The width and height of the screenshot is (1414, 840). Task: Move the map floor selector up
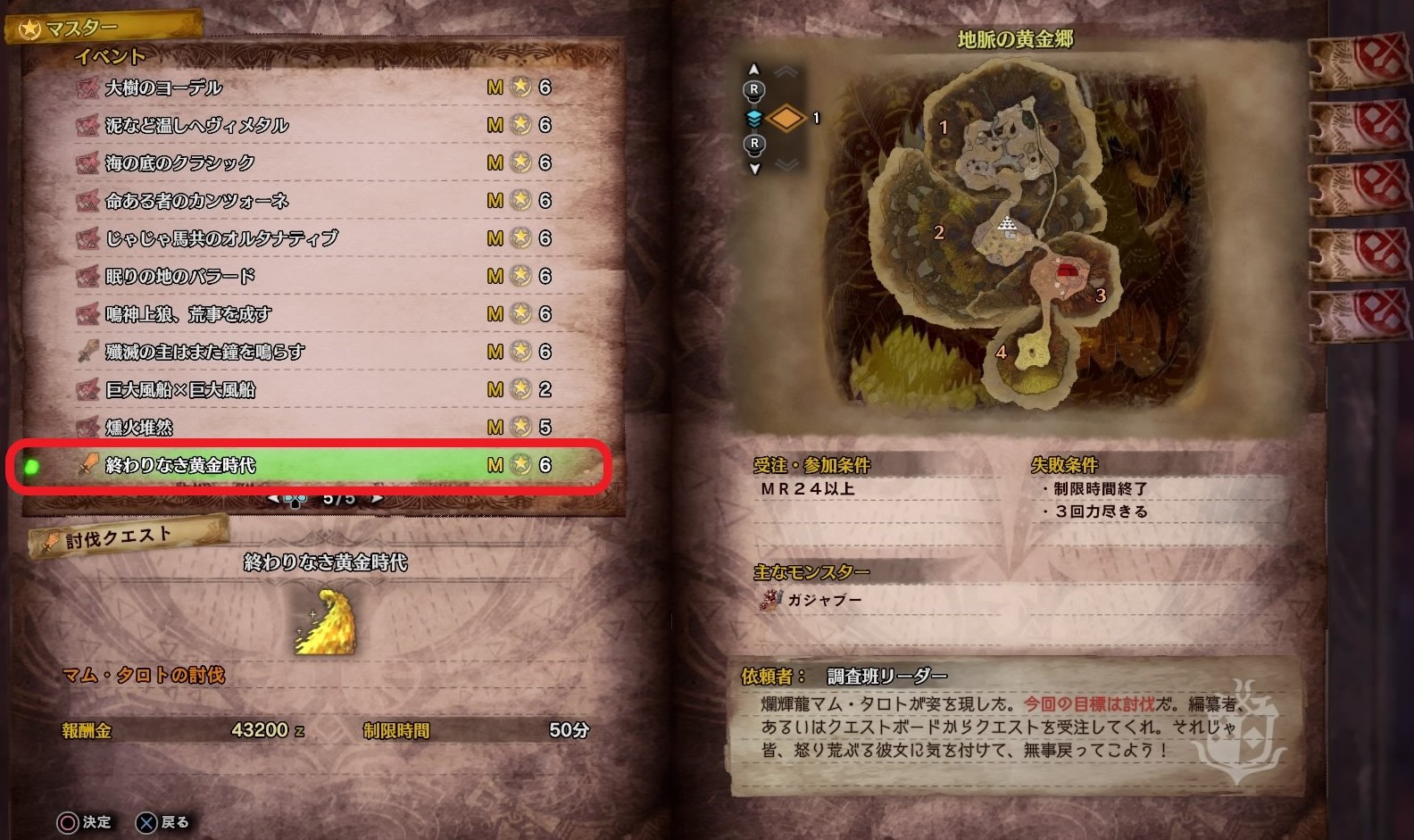[x=754, y=70]
